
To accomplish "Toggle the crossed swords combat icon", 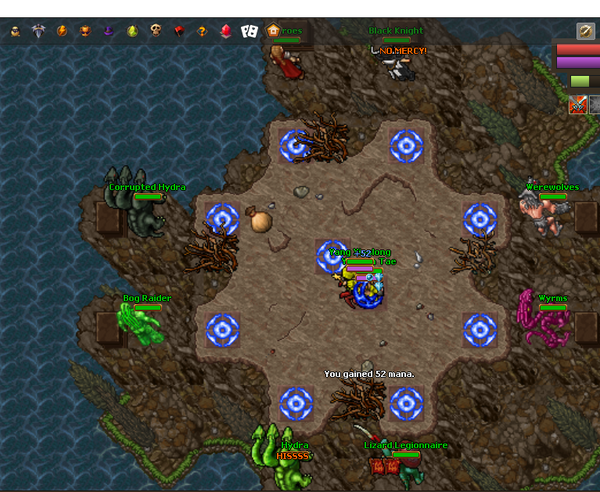I will pos(577,104).
